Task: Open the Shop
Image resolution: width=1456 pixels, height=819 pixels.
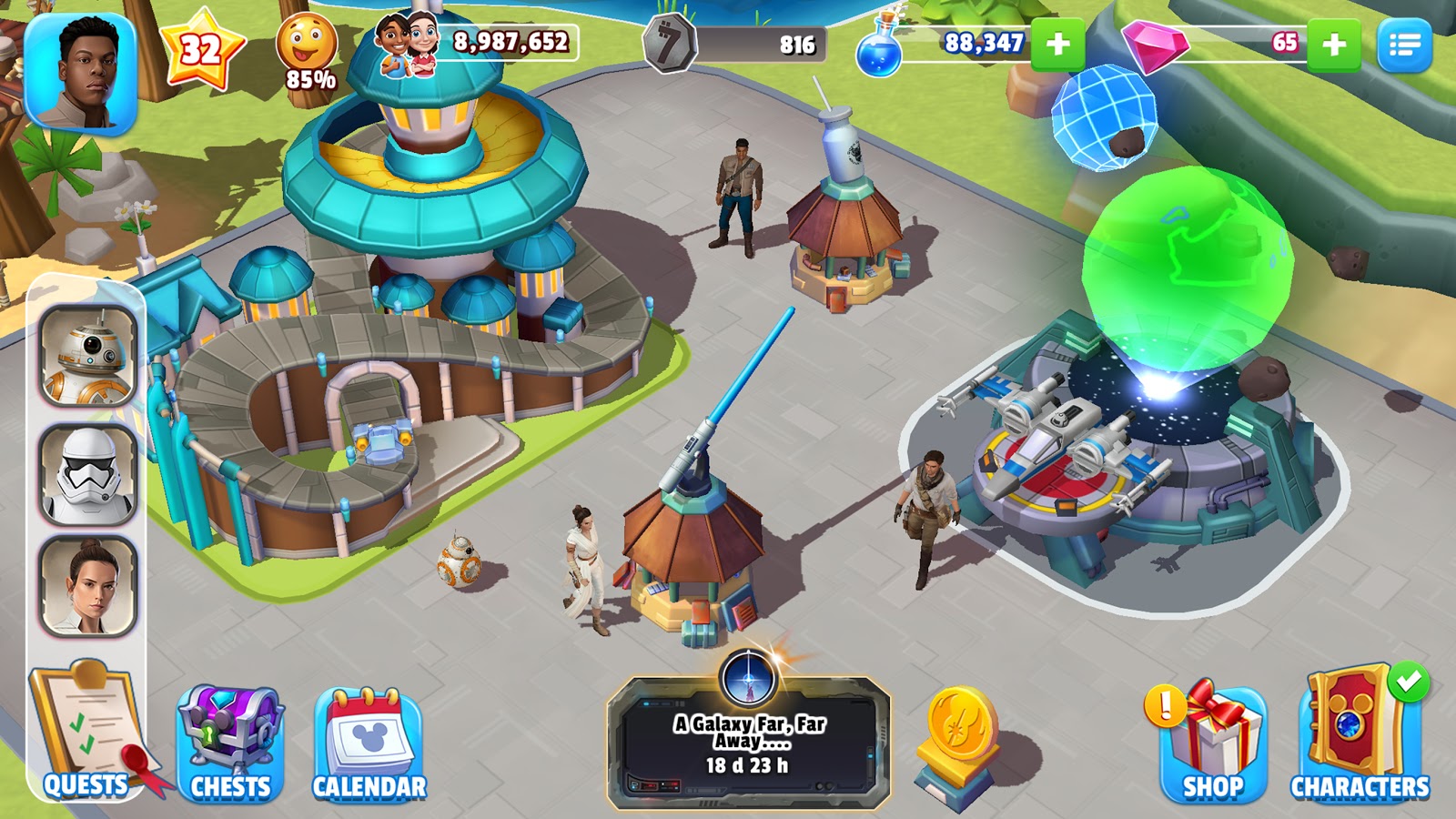Action: (x=1212, y=743)
